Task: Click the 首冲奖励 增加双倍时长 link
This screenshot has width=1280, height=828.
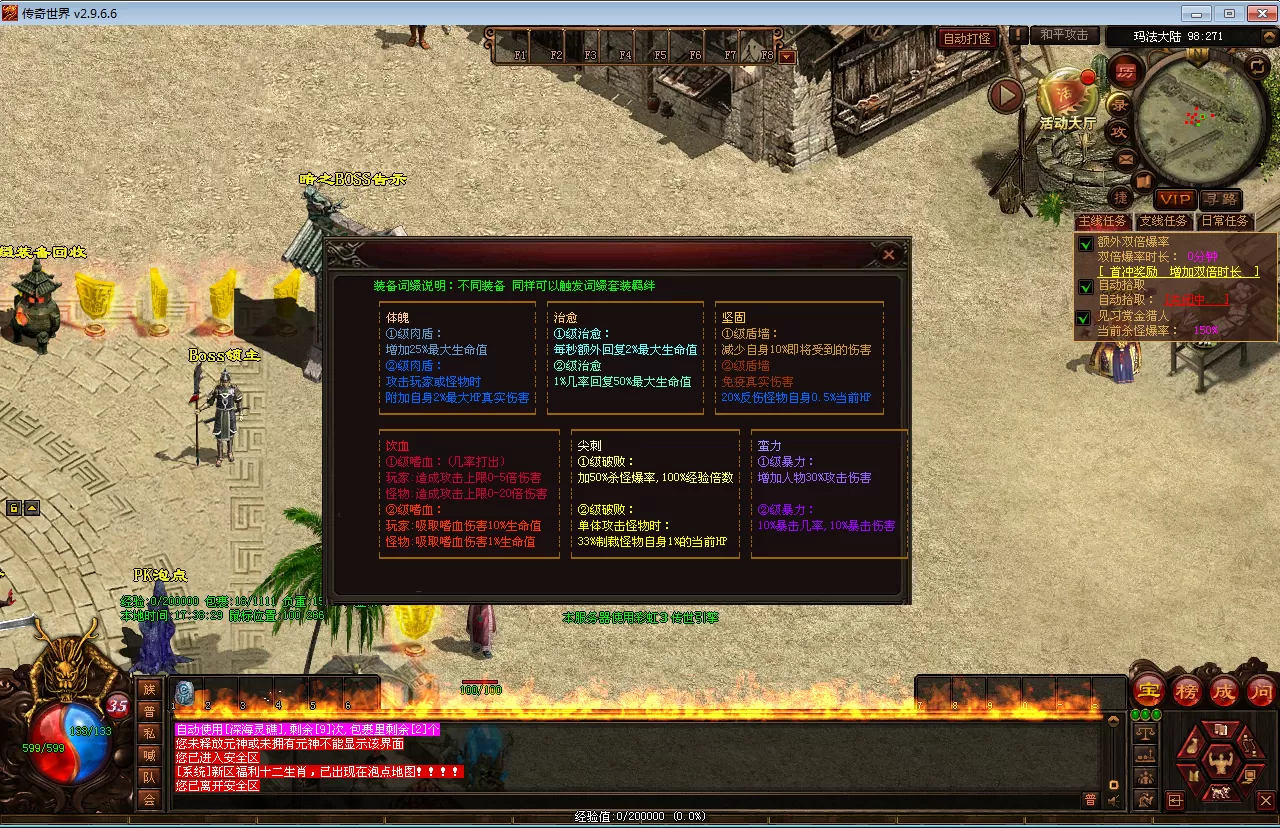Action: click(x=1178, y=272)
